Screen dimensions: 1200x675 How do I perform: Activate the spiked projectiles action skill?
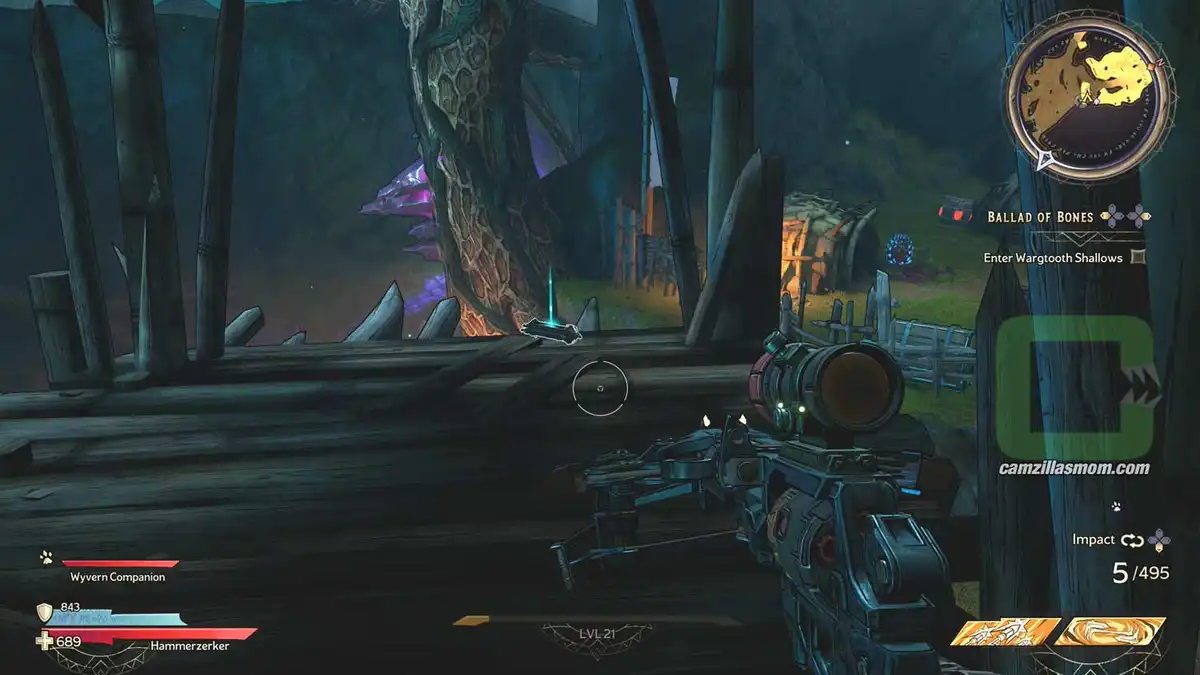[x=1005, y=632]
